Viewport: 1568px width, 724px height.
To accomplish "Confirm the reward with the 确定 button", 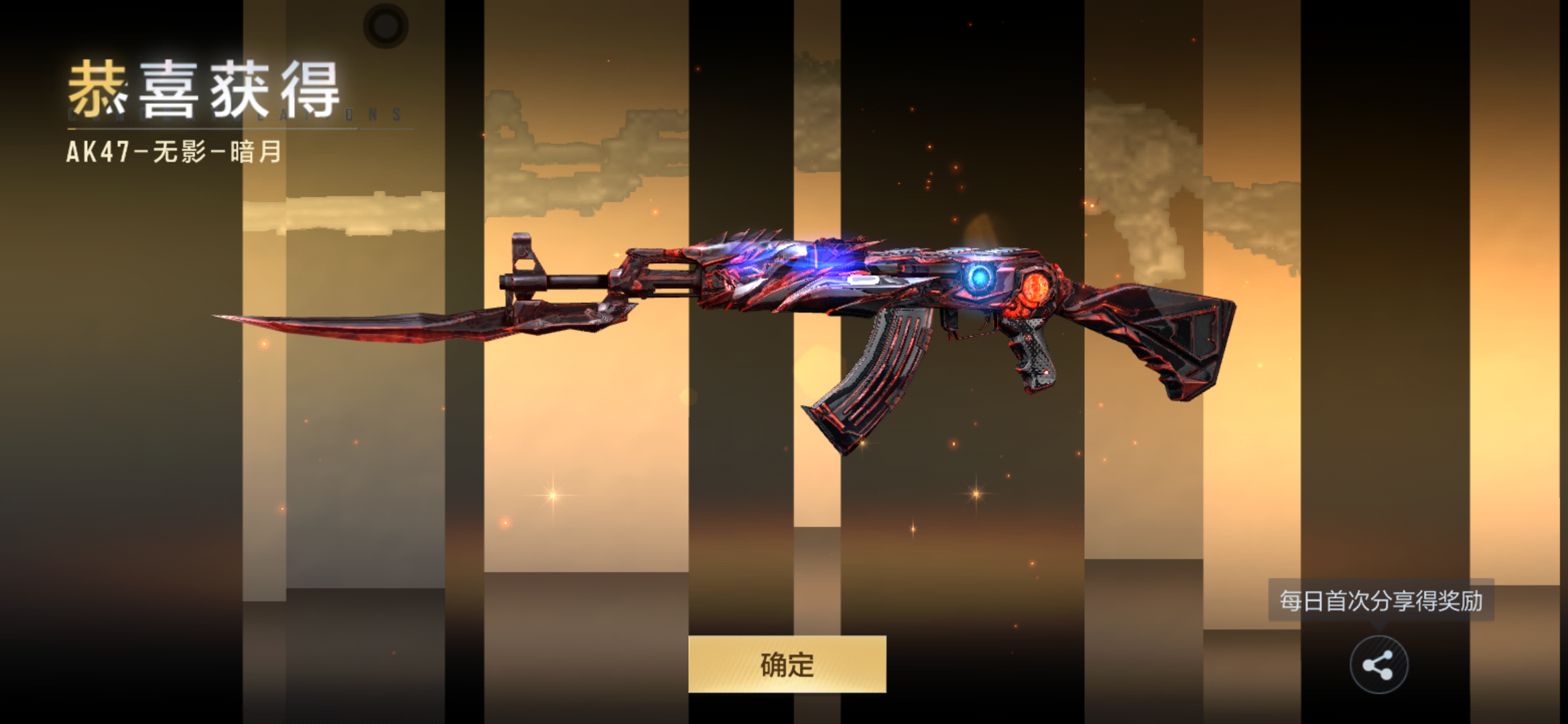I will 787,664.
